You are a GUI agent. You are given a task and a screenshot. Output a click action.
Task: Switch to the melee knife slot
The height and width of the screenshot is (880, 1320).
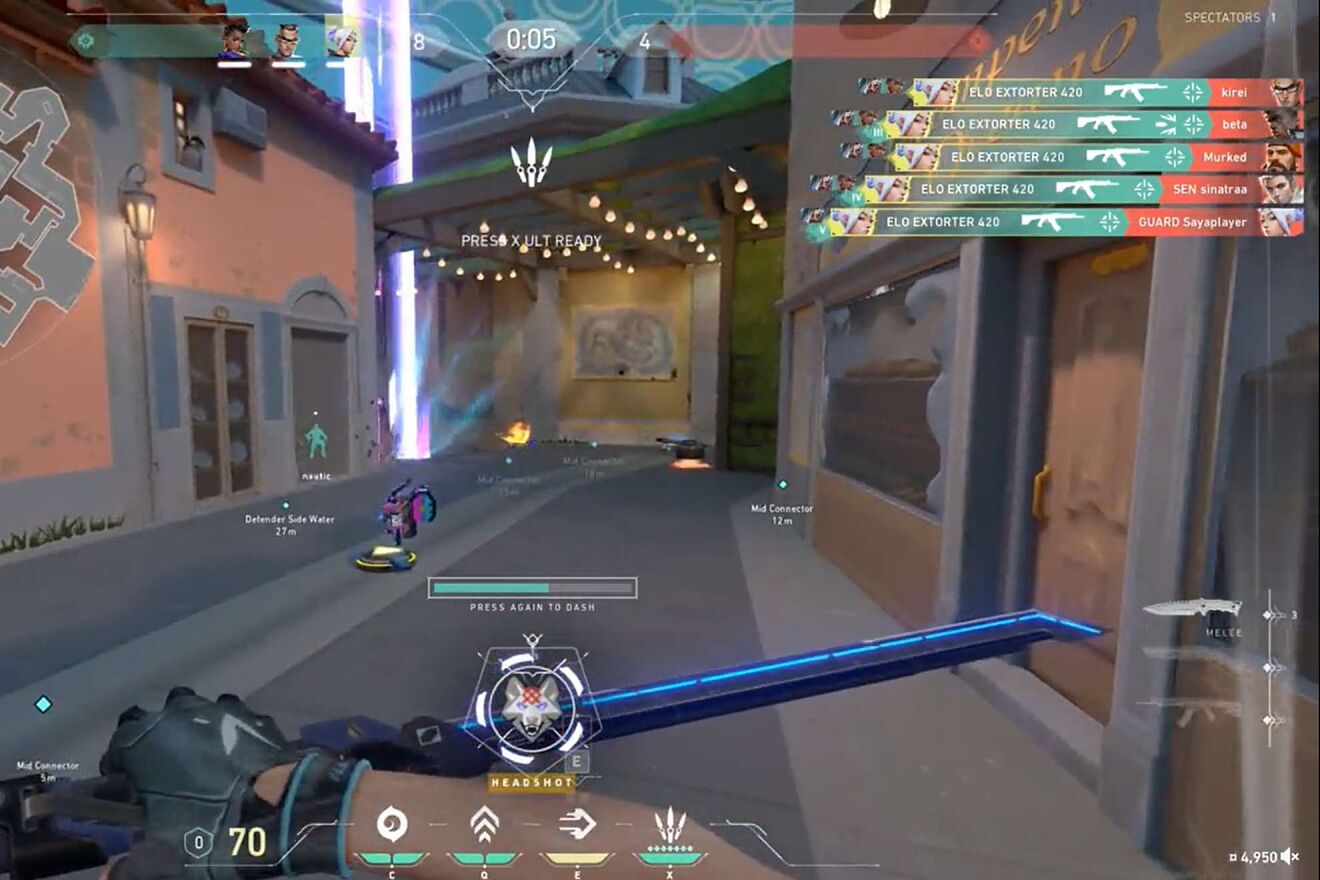coord(1193,608)
